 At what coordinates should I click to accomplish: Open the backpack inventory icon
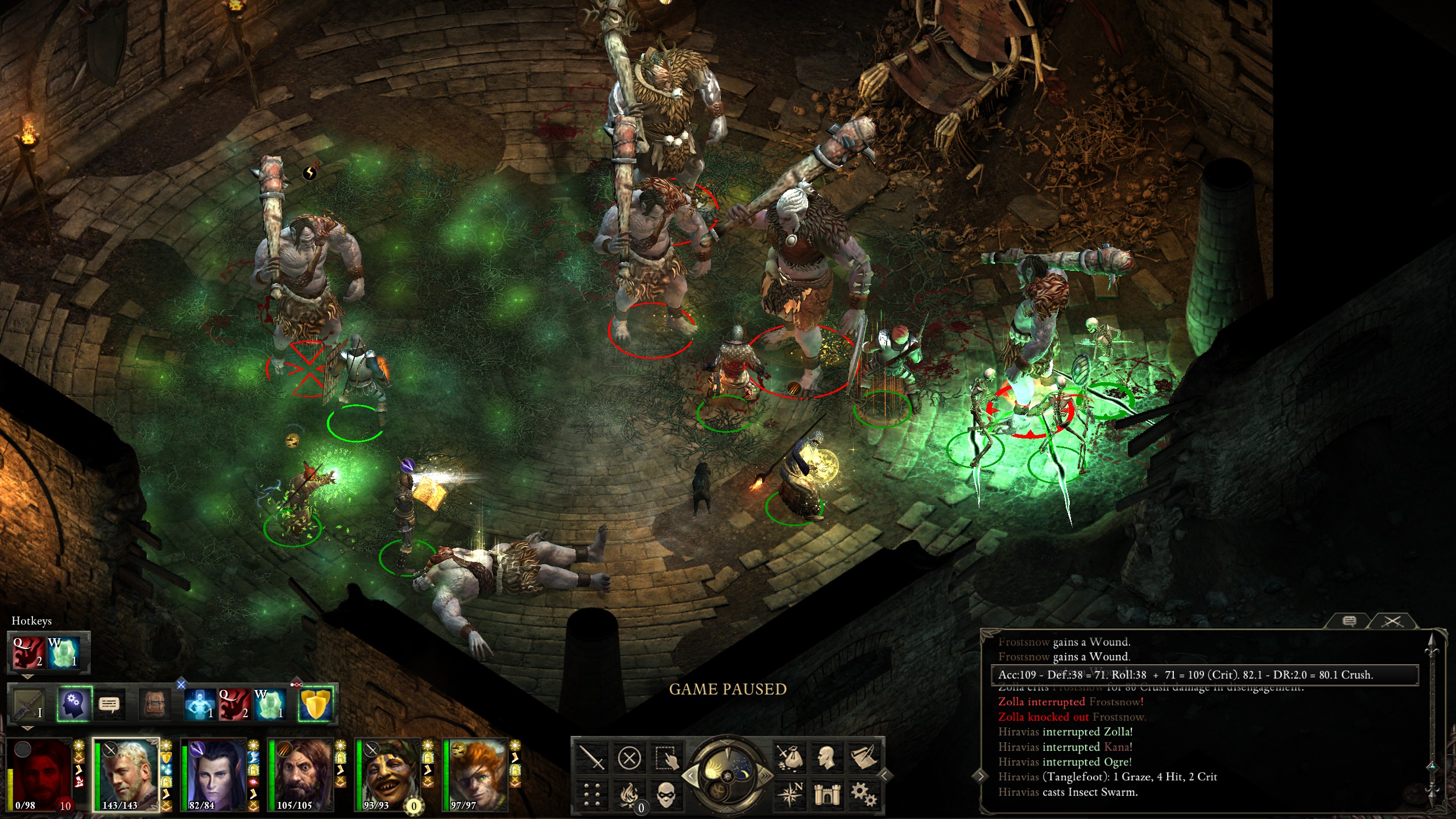click(x=155, y=704)
